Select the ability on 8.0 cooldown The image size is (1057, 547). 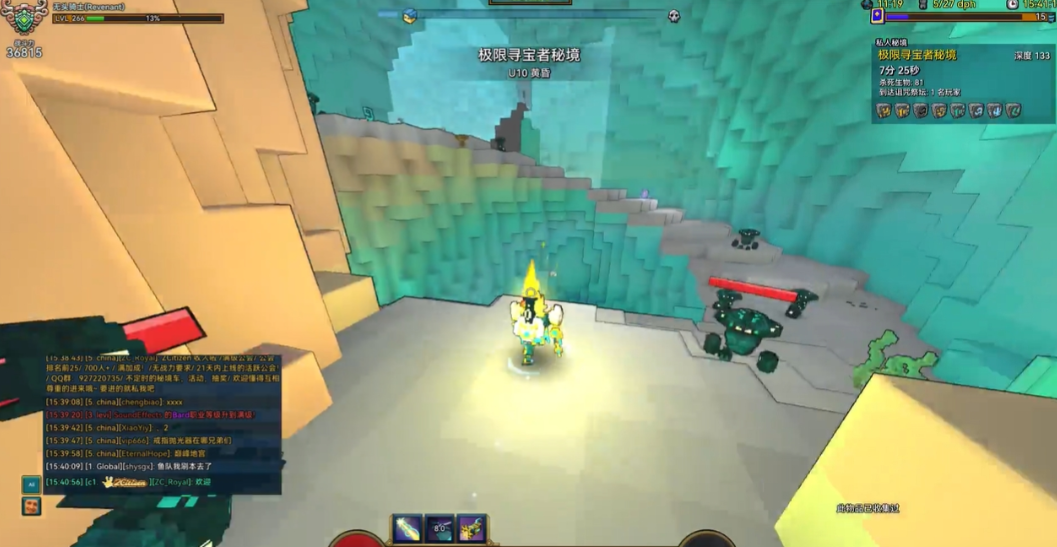[x=439, y=528]
